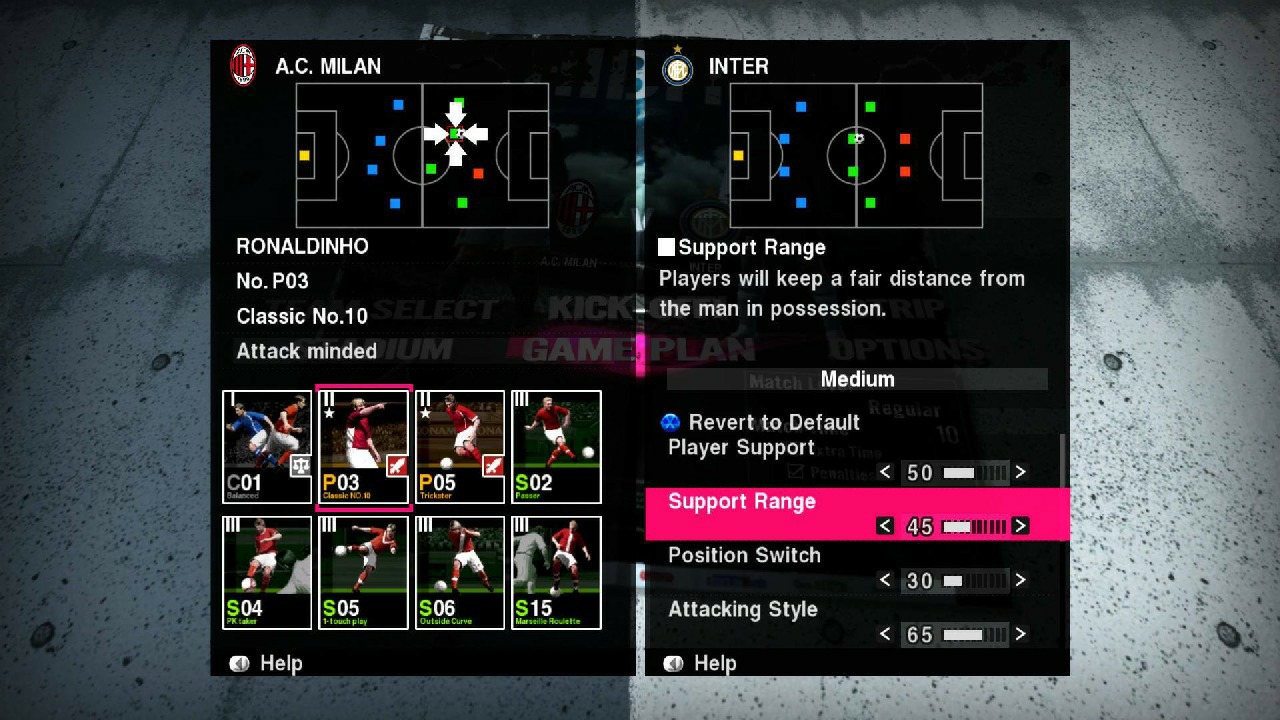This screenshot has width=1280, height=720.
Task: Click the Inter club crest
Action: pyautogui.click(x=678, y=67)
